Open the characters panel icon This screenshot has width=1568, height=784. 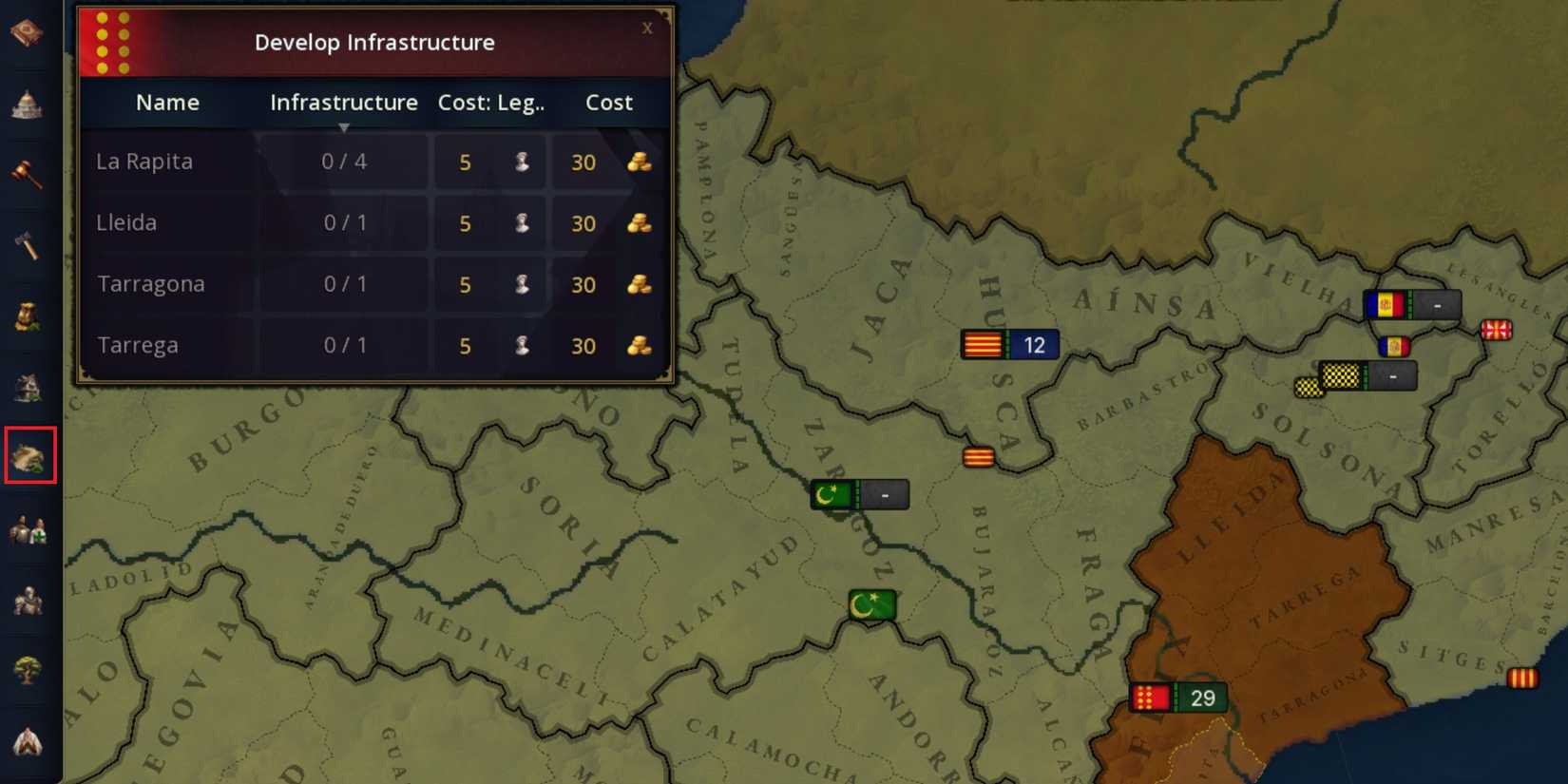click(x=29, y=528)
